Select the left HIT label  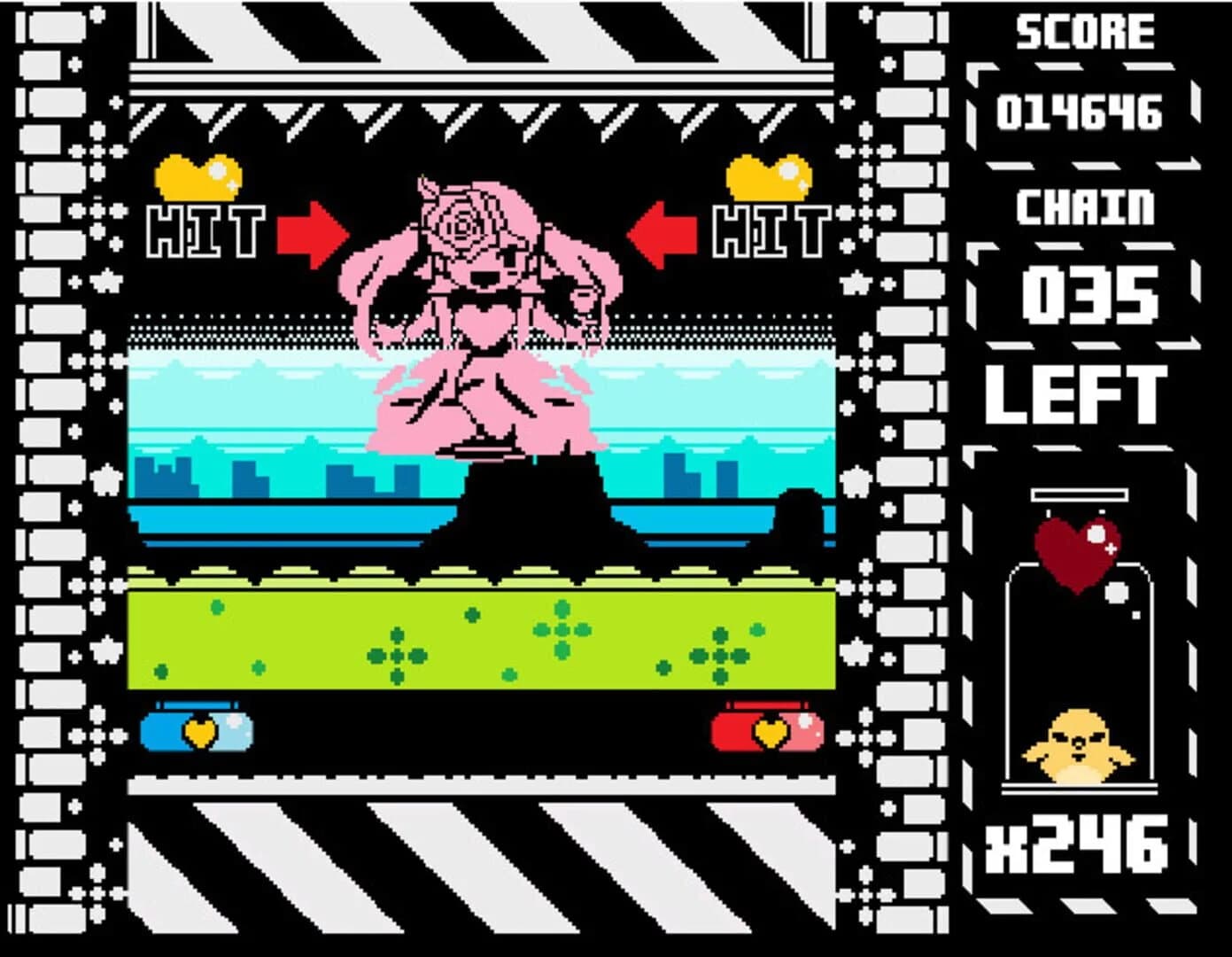(x=206, y=230)
